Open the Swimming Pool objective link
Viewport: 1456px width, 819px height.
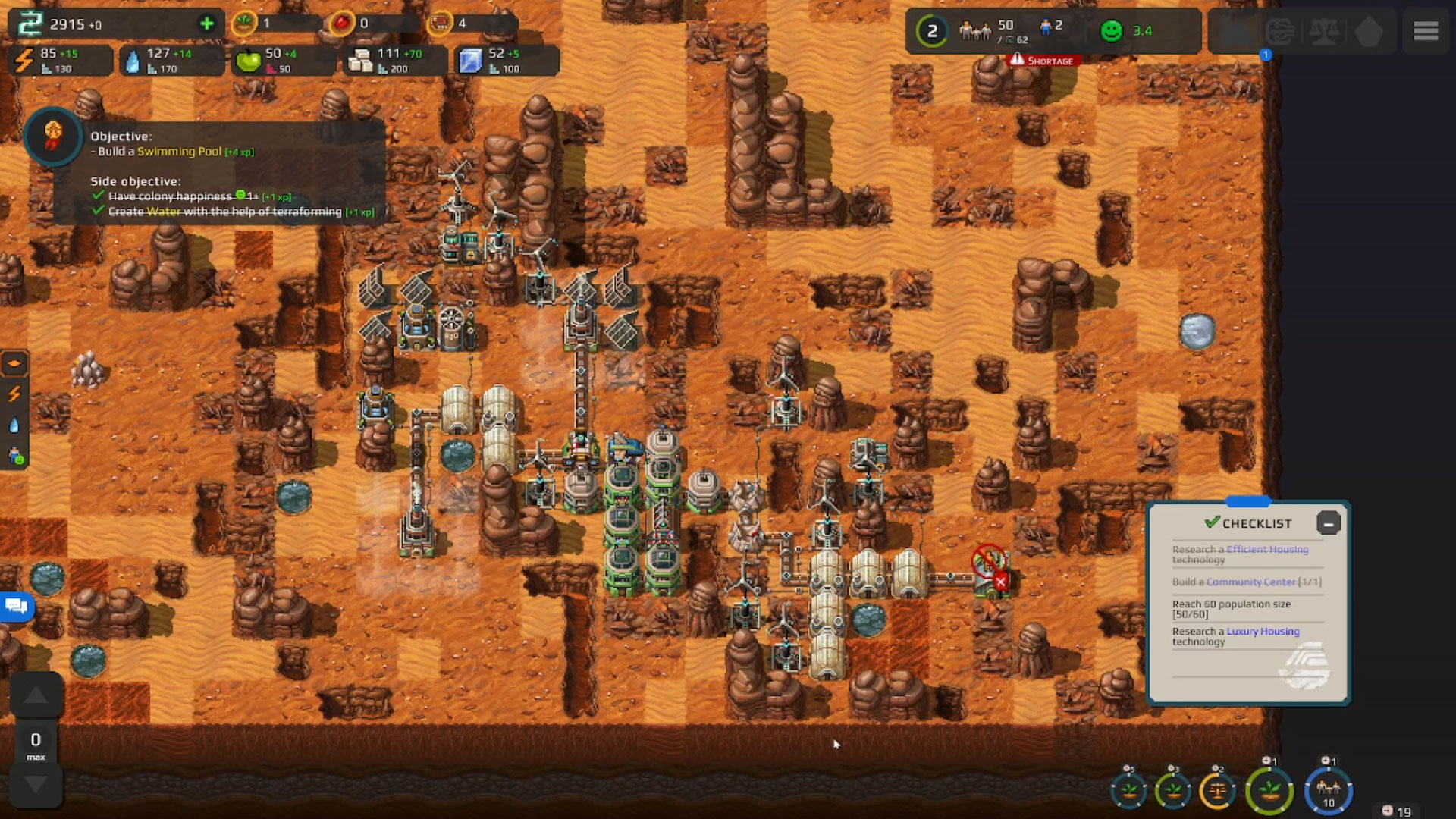click(x=179, y=151)
